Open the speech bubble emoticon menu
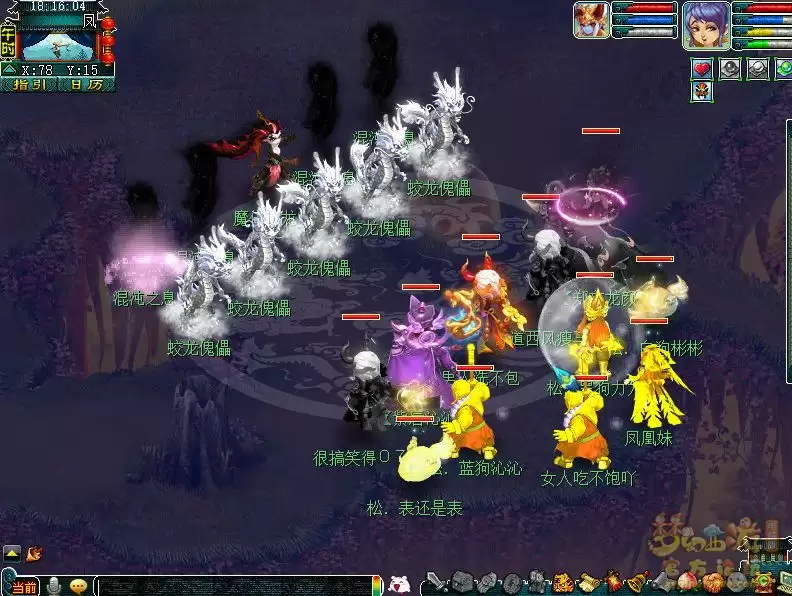 77,586
